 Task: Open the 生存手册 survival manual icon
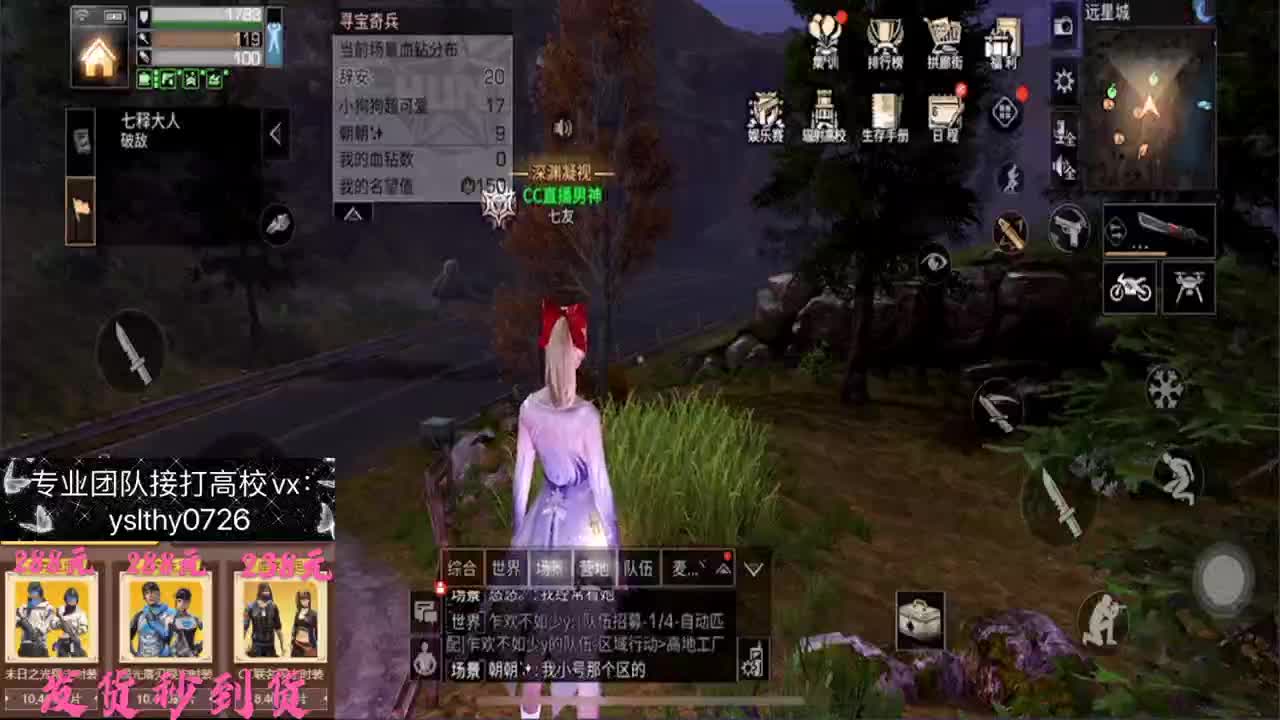pos(885,108)
